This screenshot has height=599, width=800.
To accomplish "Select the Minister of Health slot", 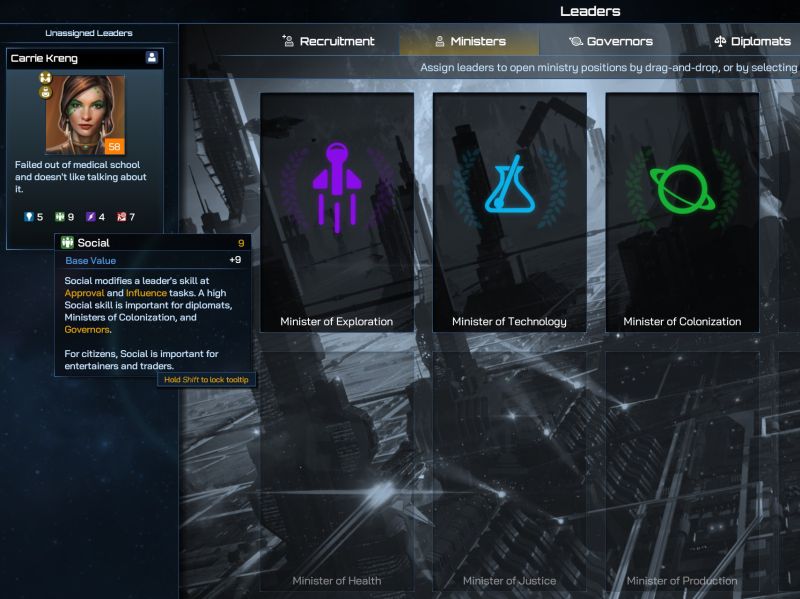I will click(x=337, y=470).
